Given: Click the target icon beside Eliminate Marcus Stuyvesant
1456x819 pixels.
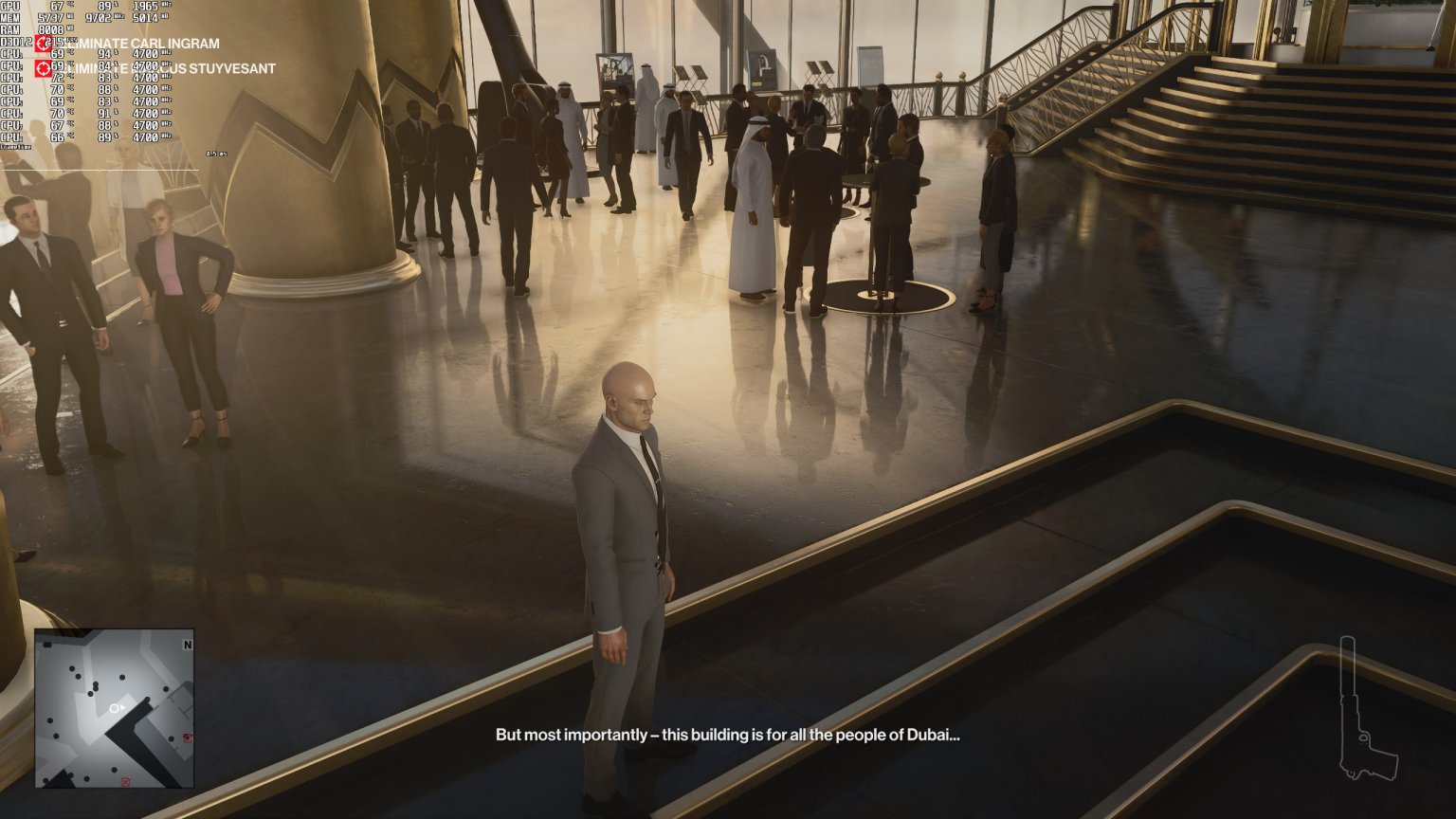Looking at the screenshot, I should 44,69.
